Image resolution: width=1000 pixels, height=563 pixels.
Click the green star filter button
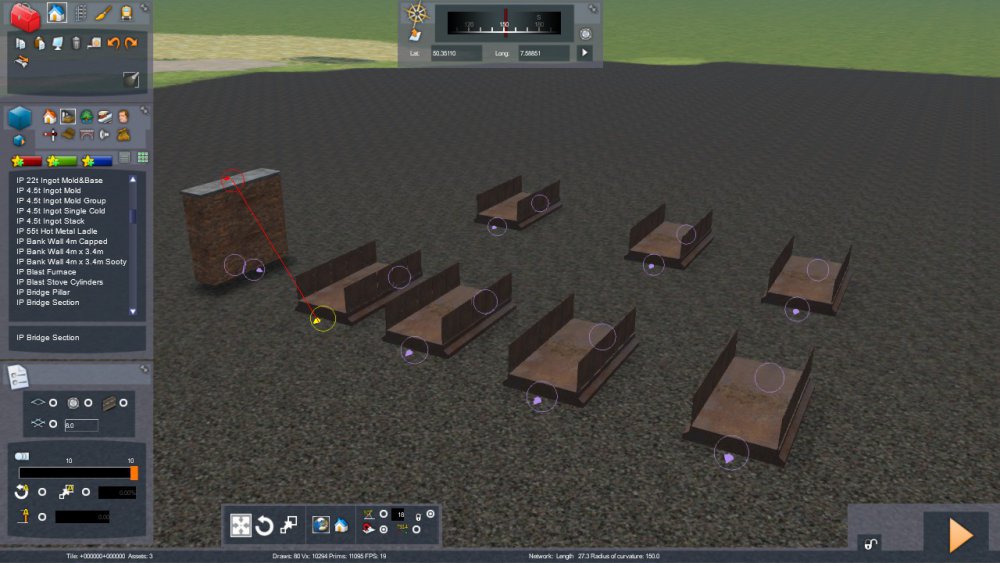click(63, 160)
